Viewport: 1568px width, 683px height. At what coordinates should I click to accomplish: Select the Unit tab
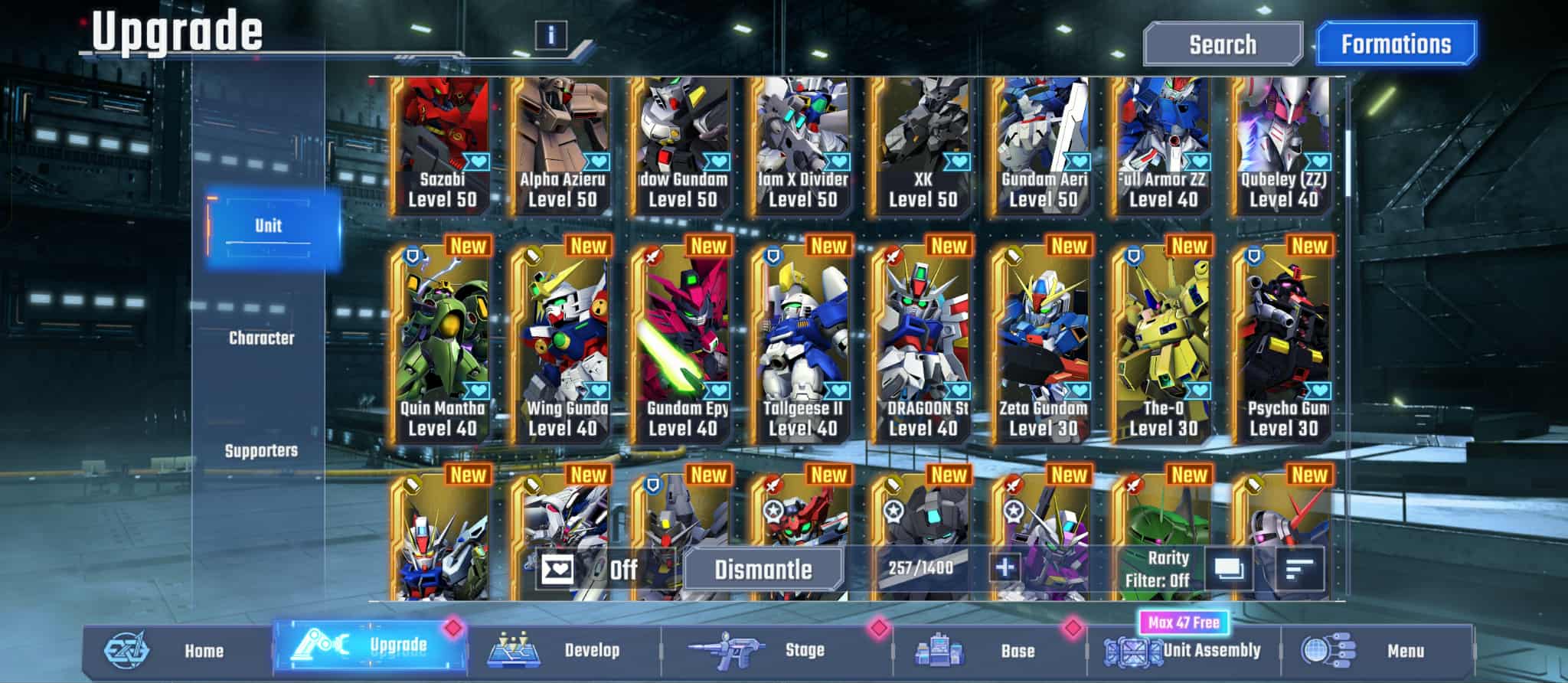click(x=268, y=227)
